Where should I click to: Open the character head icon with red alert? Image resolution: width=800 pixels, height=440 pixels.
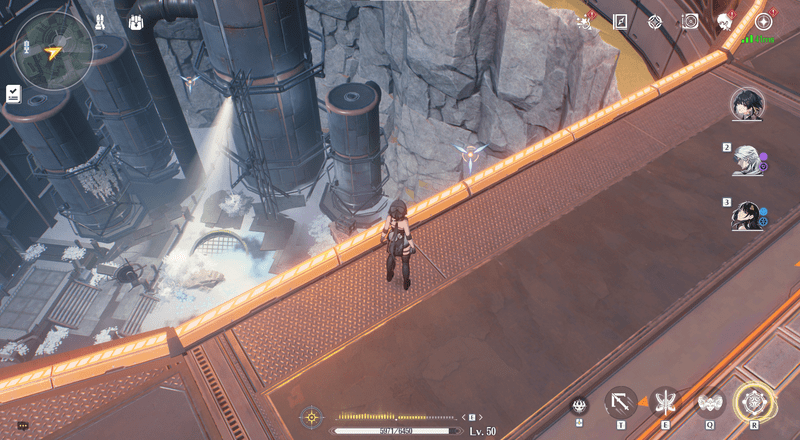(725, 21)
